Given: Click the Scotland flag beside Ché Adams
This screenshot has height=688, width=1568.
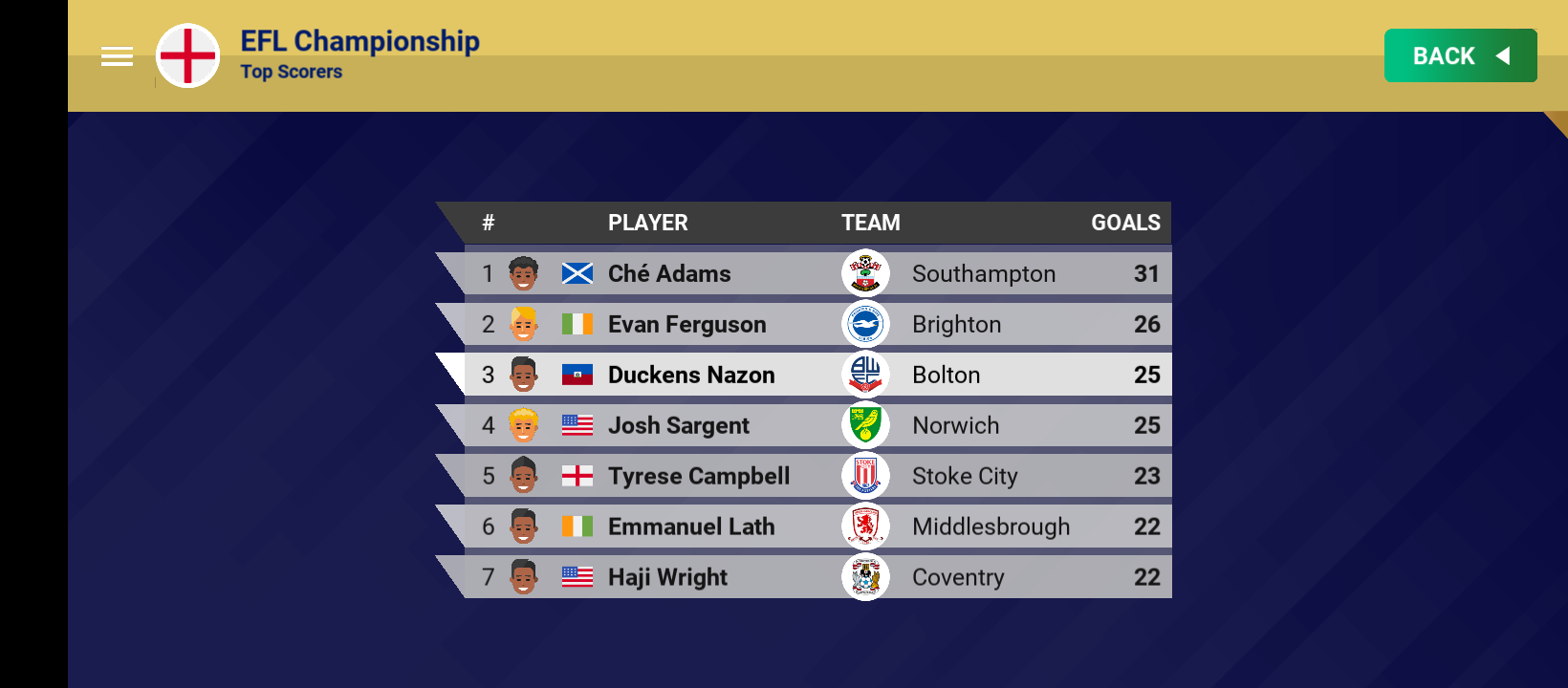Looking at the screenshot, I should coord(578,273).
